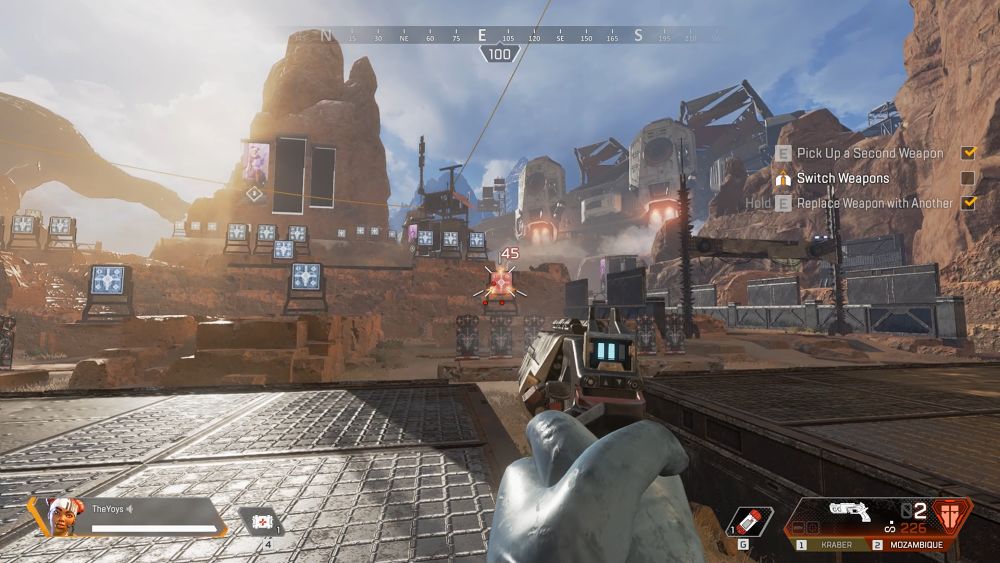Click the Switch Weapons objective checkbox

click(968, 178)
